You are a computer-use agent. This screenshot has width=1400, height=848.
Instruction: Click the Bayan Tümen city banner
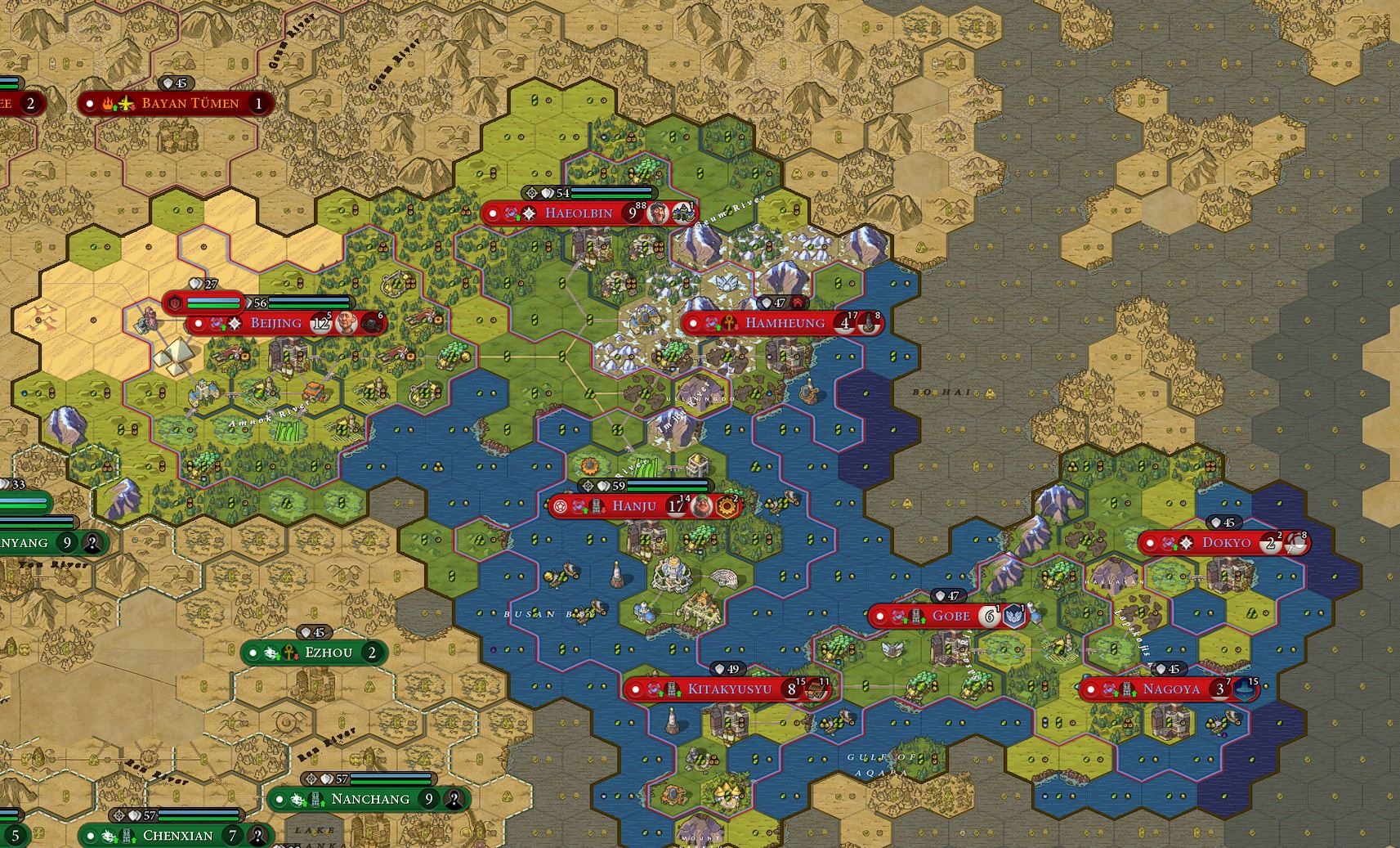(x=190, y=103)
